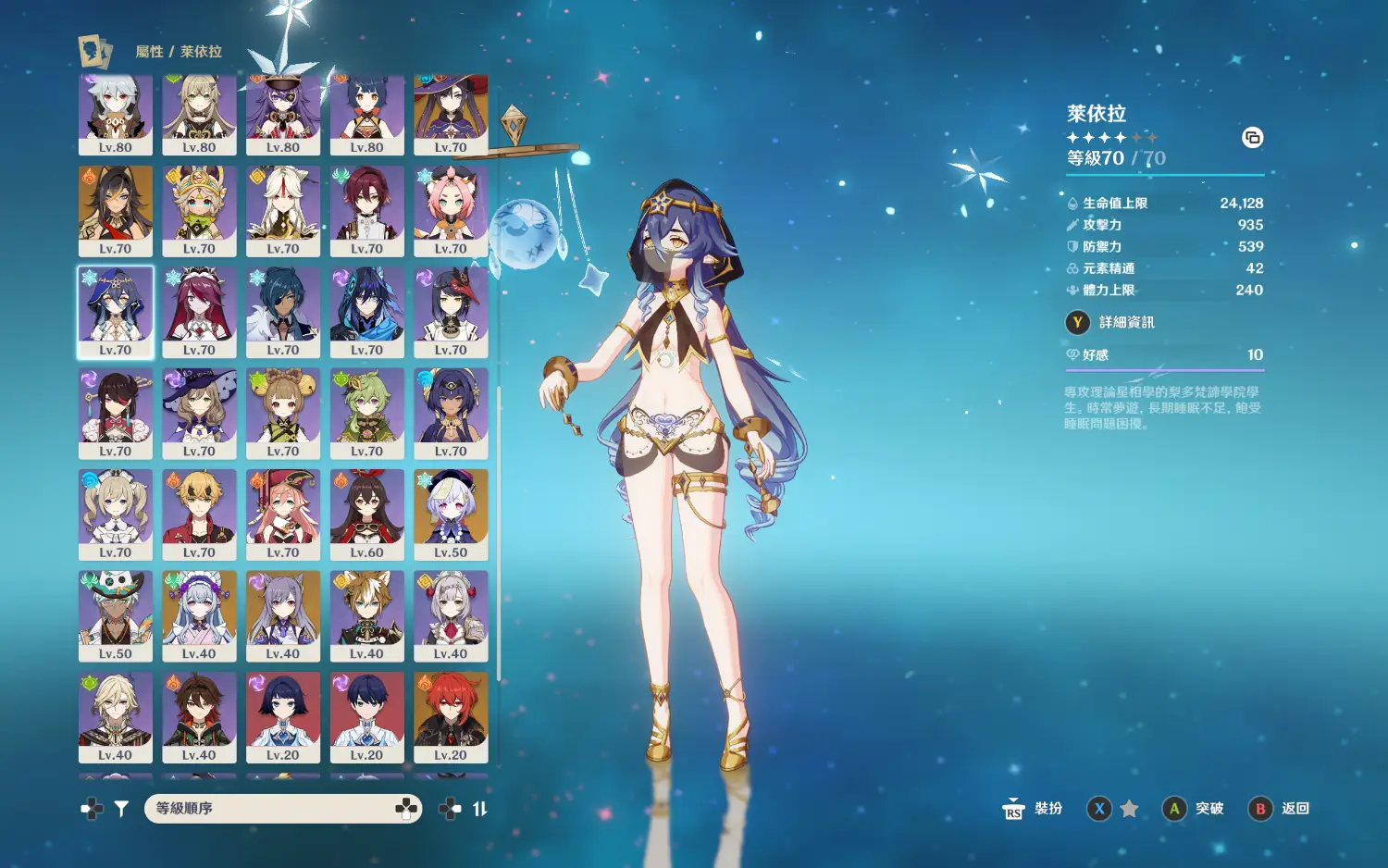Select Kaeya with the eyepatch

click(283, 312)
